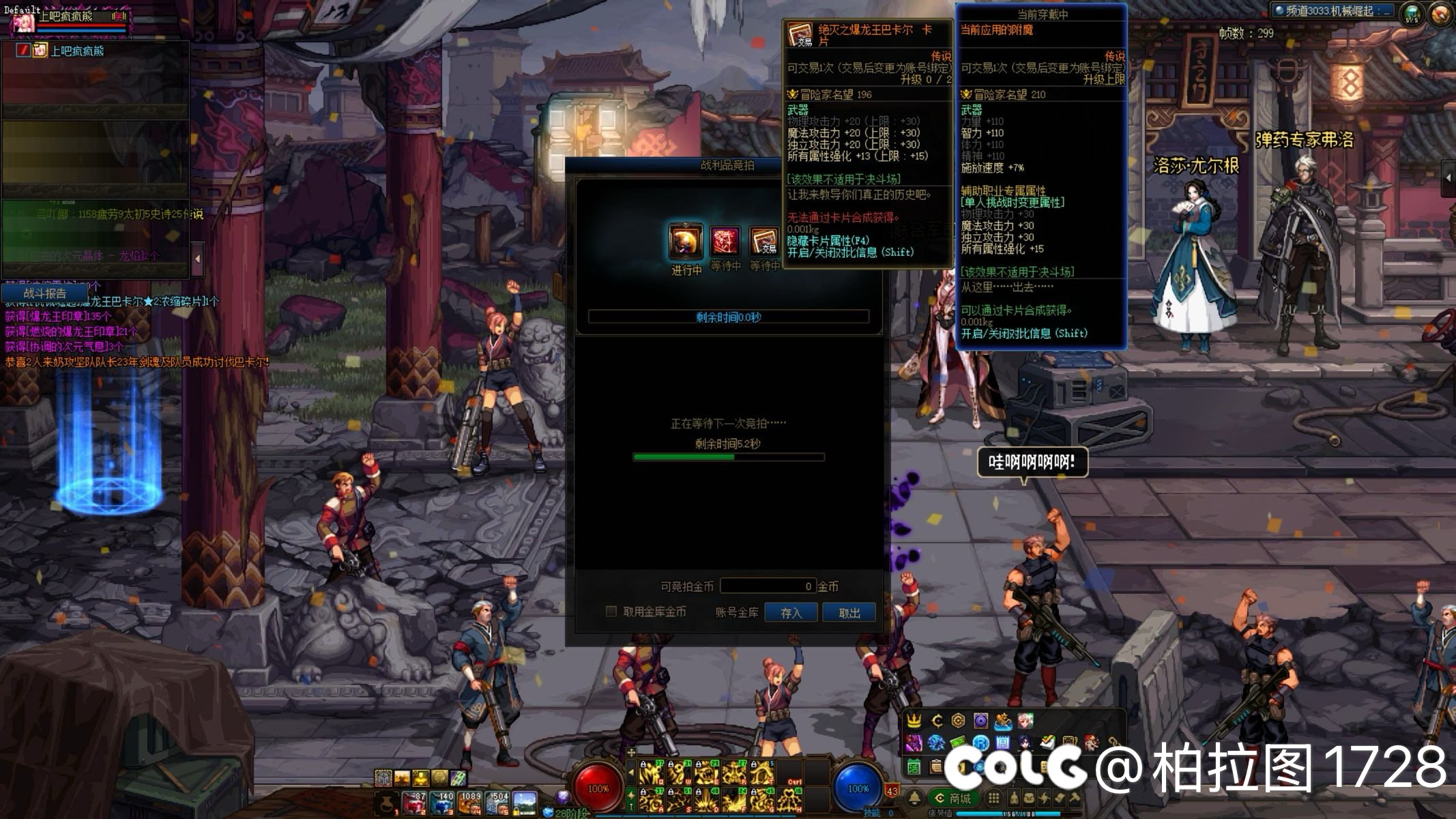Viewport: 1456px width, 819px height.
Task: Select the 巴卡尔 card auction item
Action: pyautogui.click(x=764, y=242)
